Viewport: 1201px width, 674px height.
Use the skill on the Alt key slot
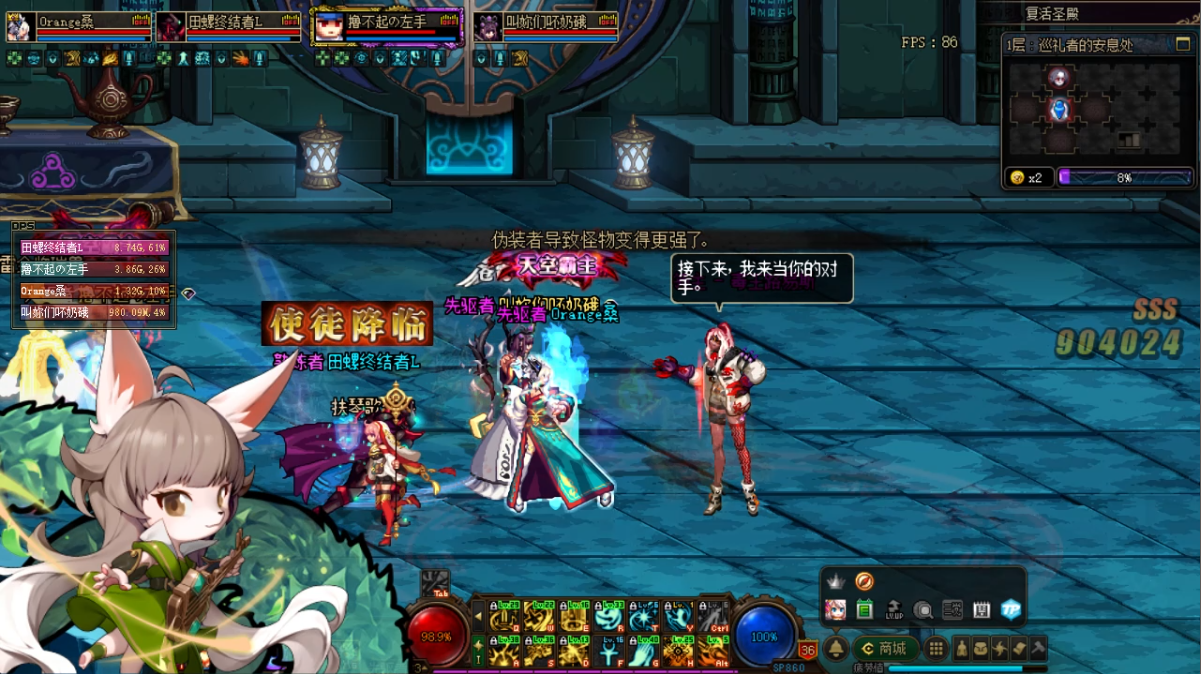(714, 652)
